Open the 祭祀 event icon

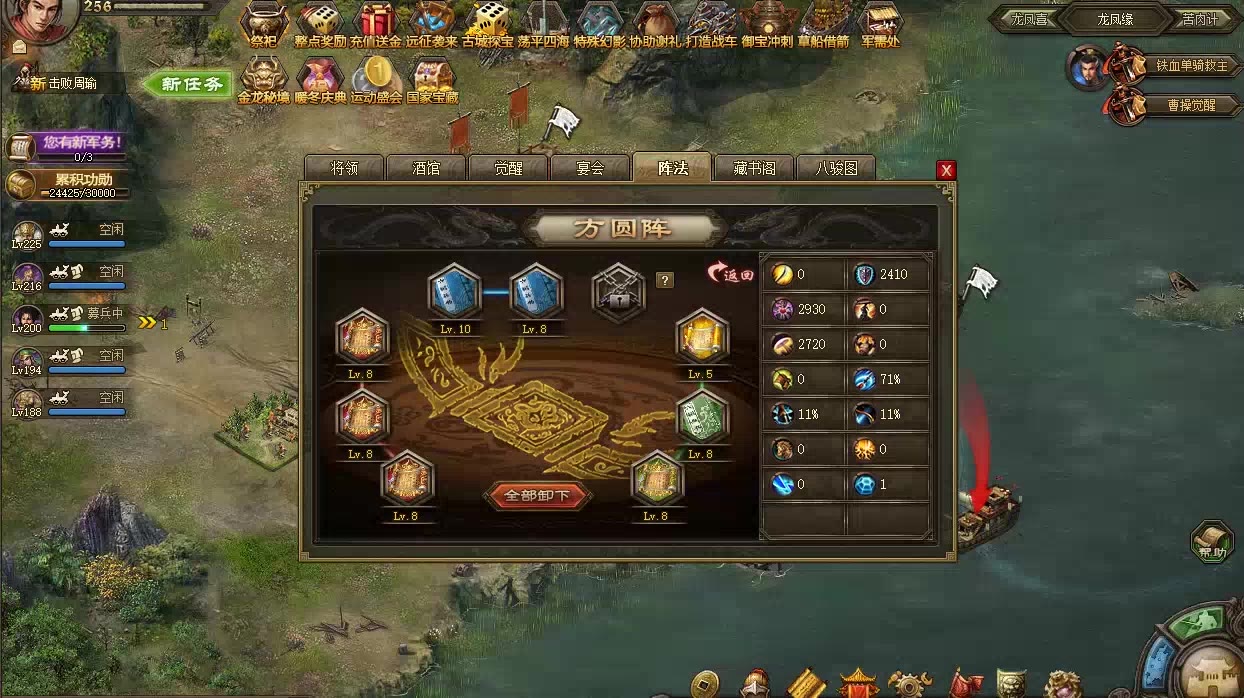(x=263, y=26)
